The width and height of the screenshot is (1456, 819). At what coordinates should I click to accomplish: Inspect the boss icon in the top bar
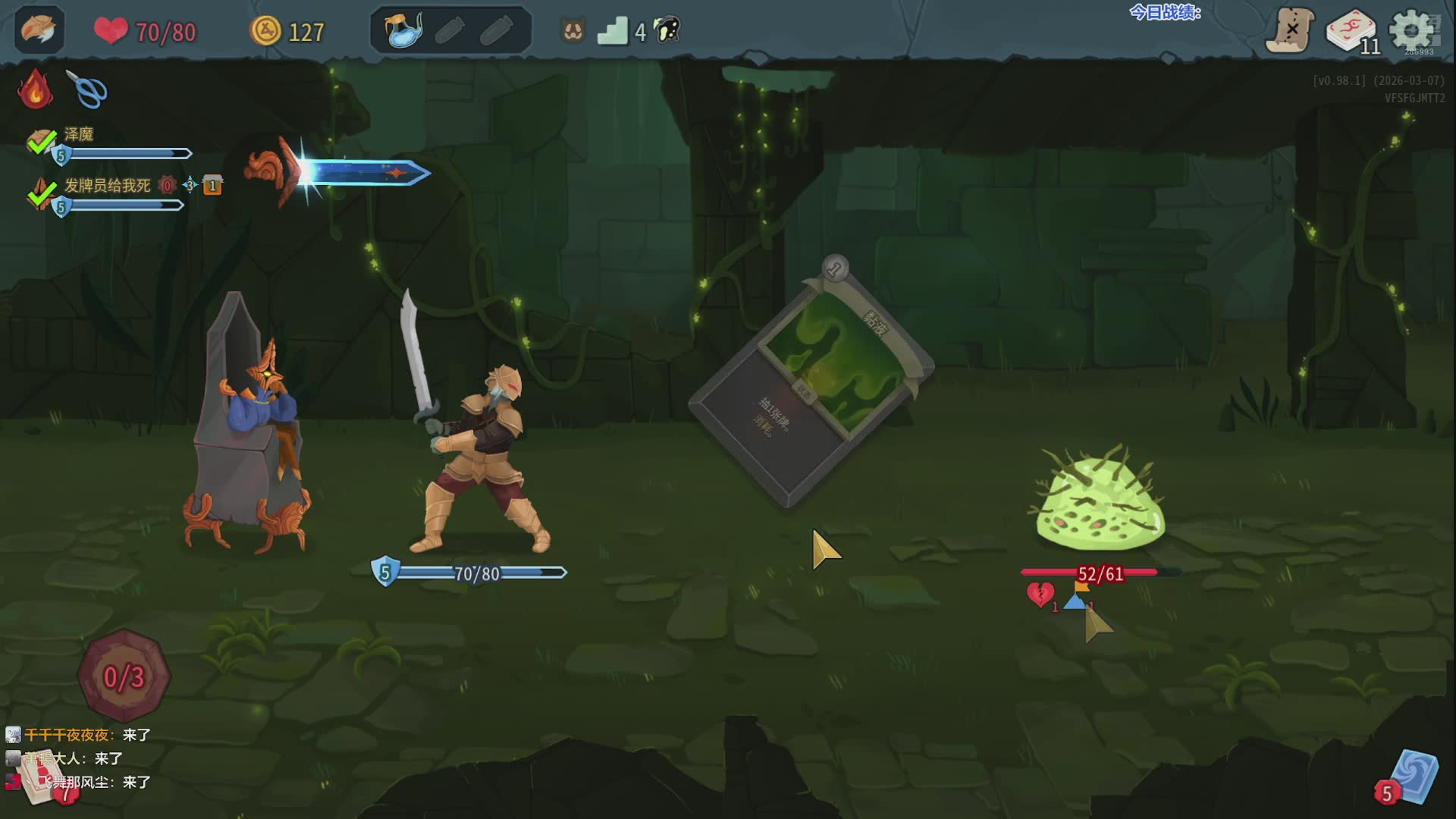(667, 31)
